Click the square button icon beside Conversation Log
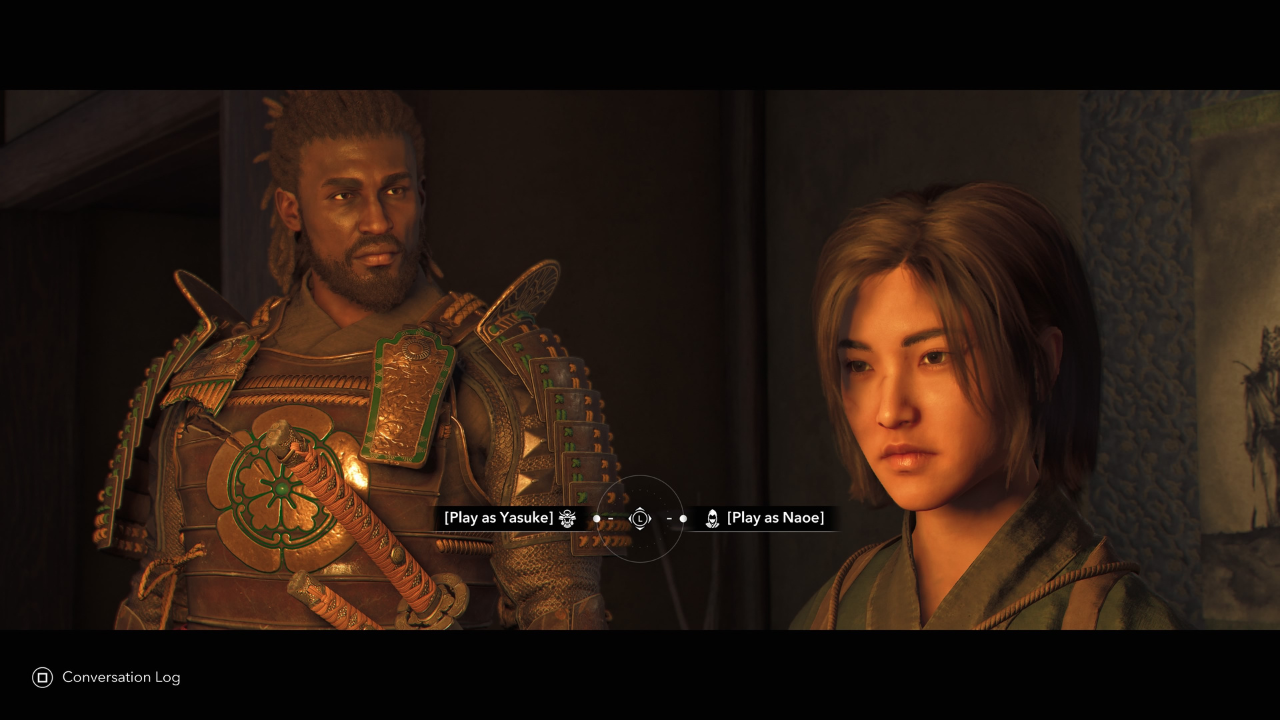 coord(41,677)
